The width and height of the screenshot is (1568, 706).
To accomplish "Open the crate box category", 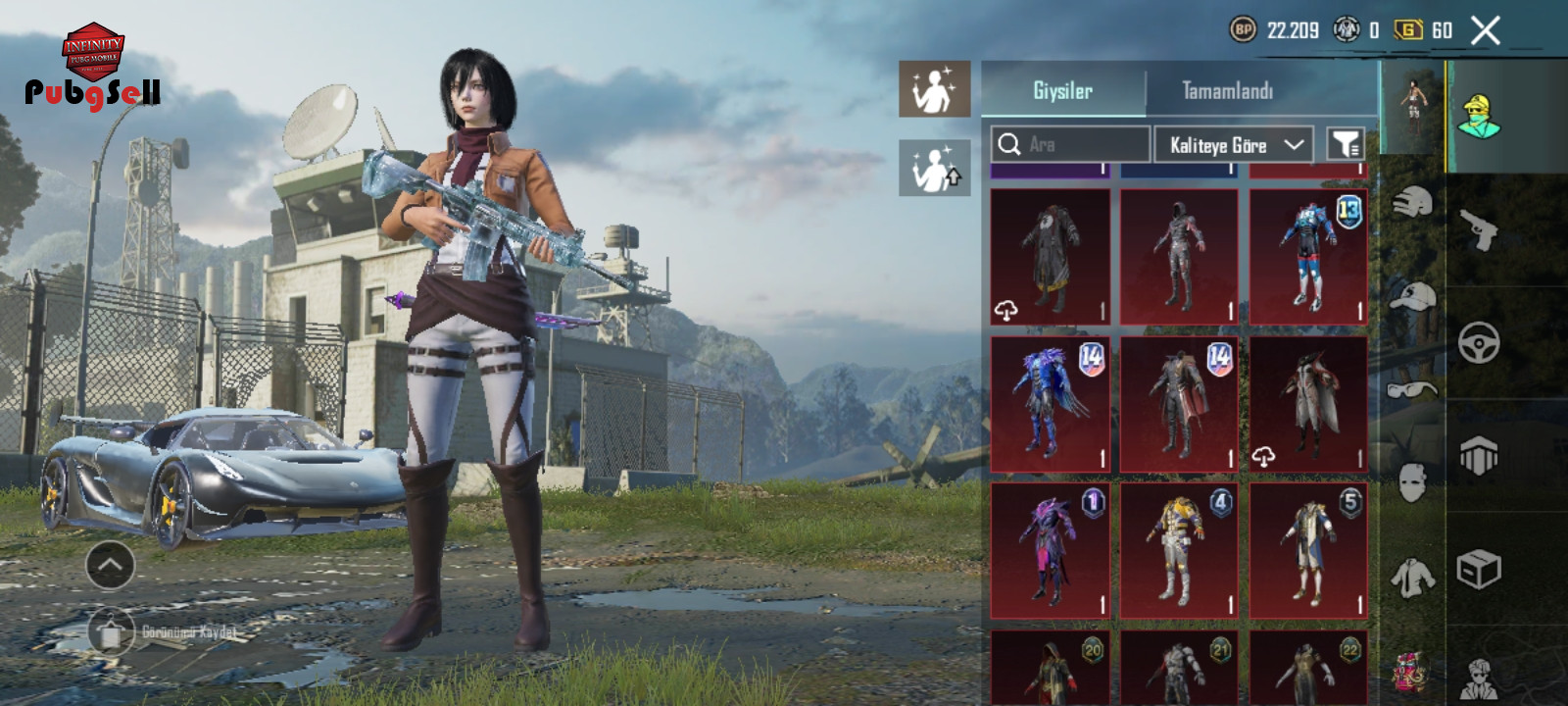I will [x=1479, y=569].
